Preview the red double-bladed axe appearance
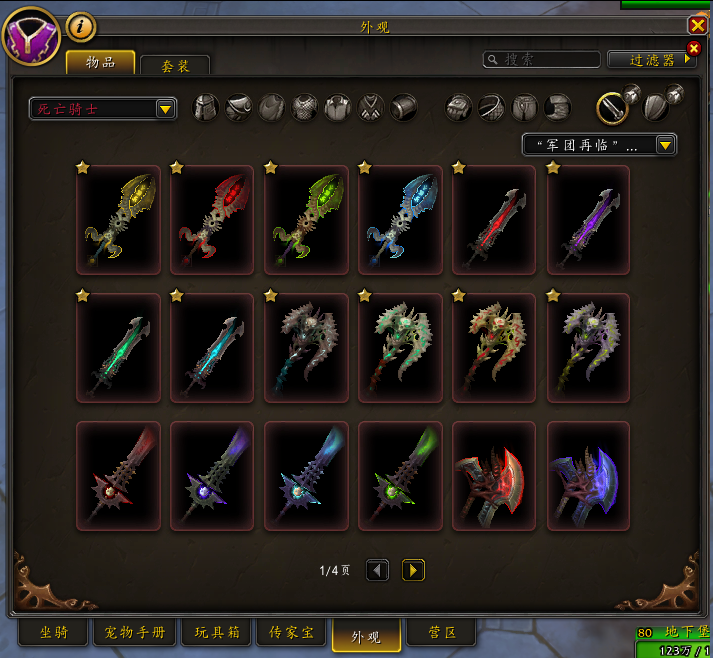Viewport: 713px width, 658px height. [494, 476]
